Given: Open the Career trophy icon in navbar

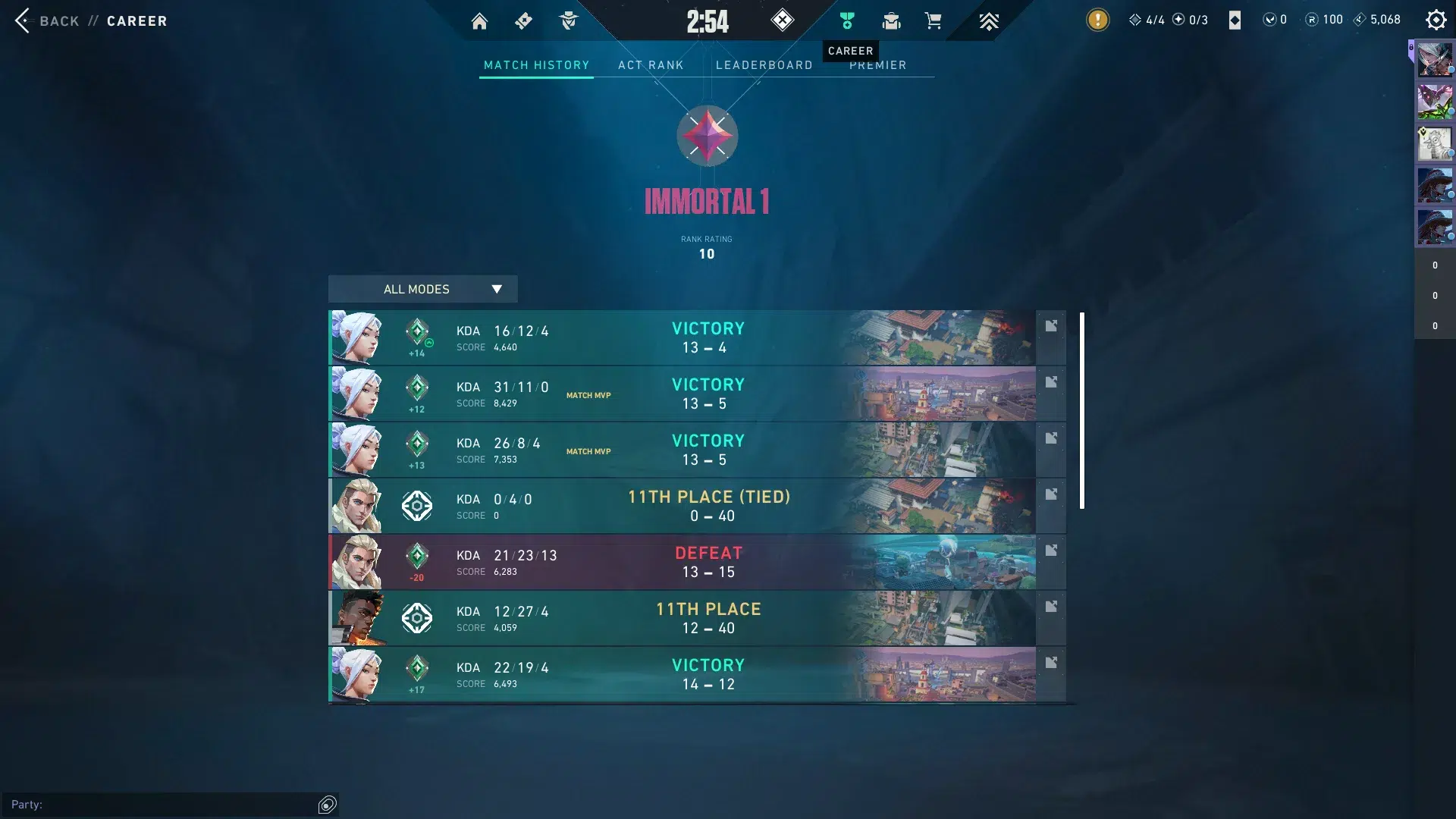Looking at the screenshot, I should tap(847, 20).
